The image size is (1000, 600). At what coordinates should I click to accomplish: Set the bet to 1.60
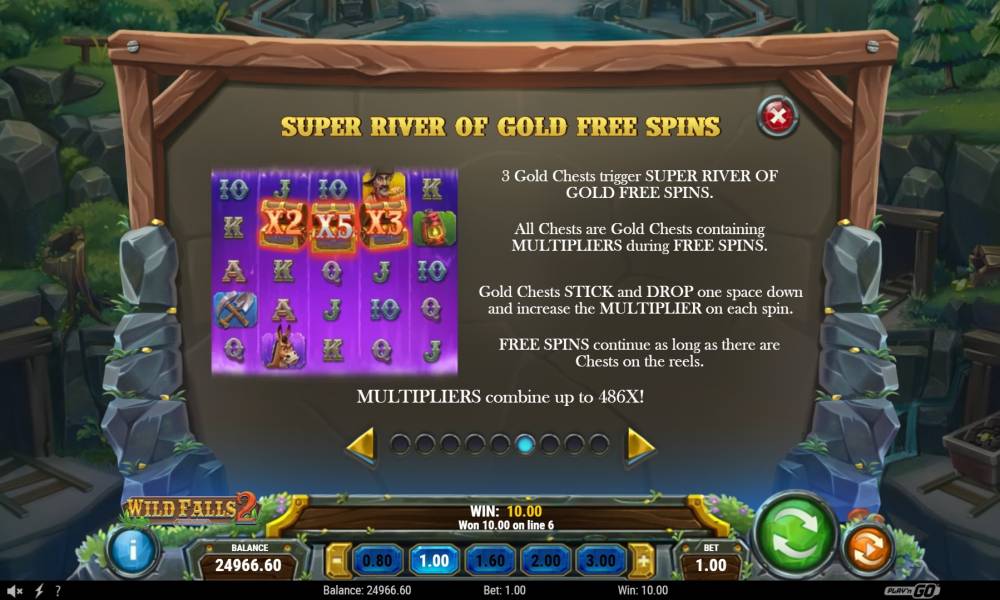pos(491,561)
